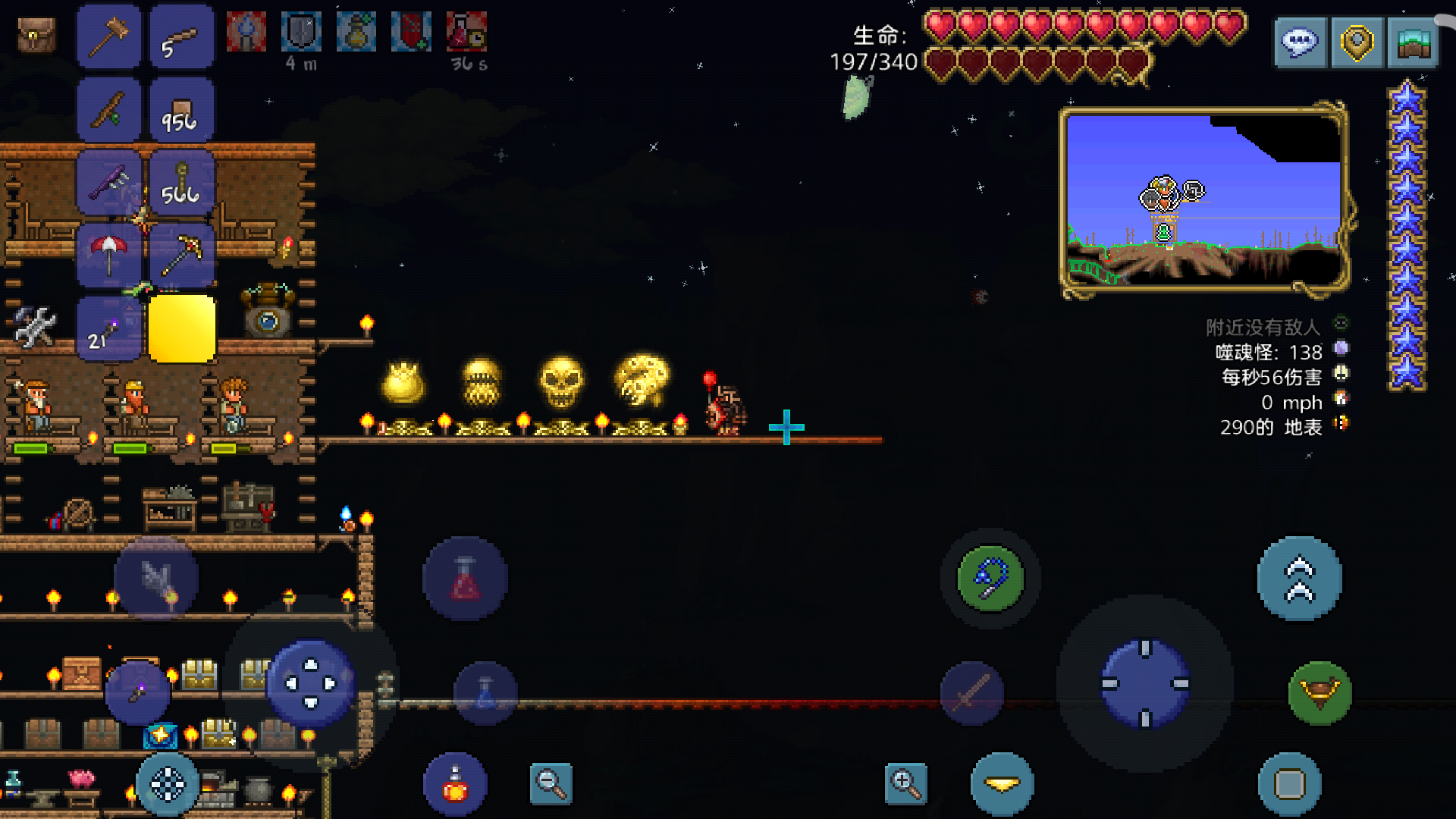Screen dimensions: 1456x819
Task: Use the grappling hook button
Action: click(990, 579)
